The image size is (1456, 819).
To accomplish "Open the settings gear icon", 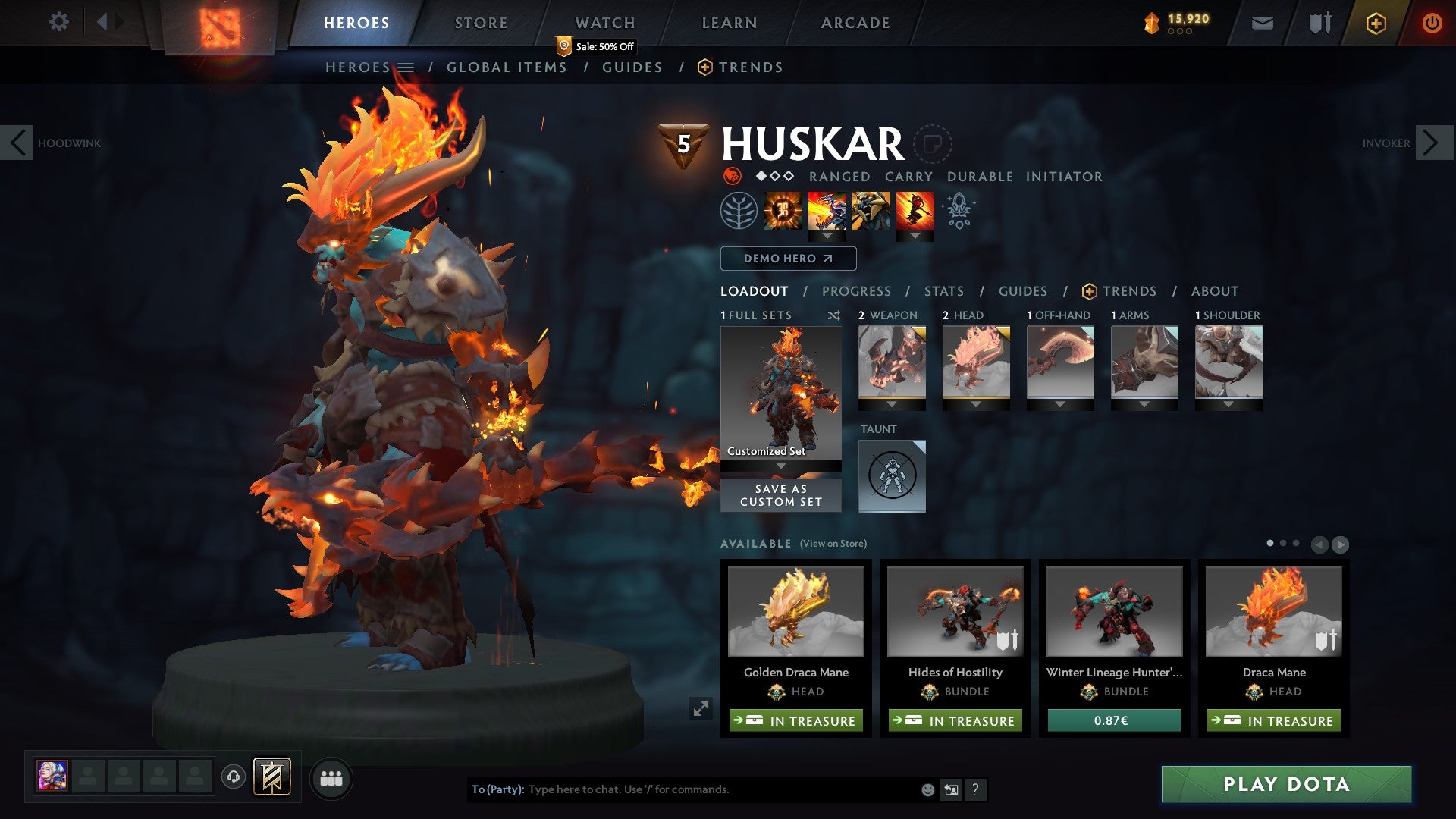I will [59, 22].
